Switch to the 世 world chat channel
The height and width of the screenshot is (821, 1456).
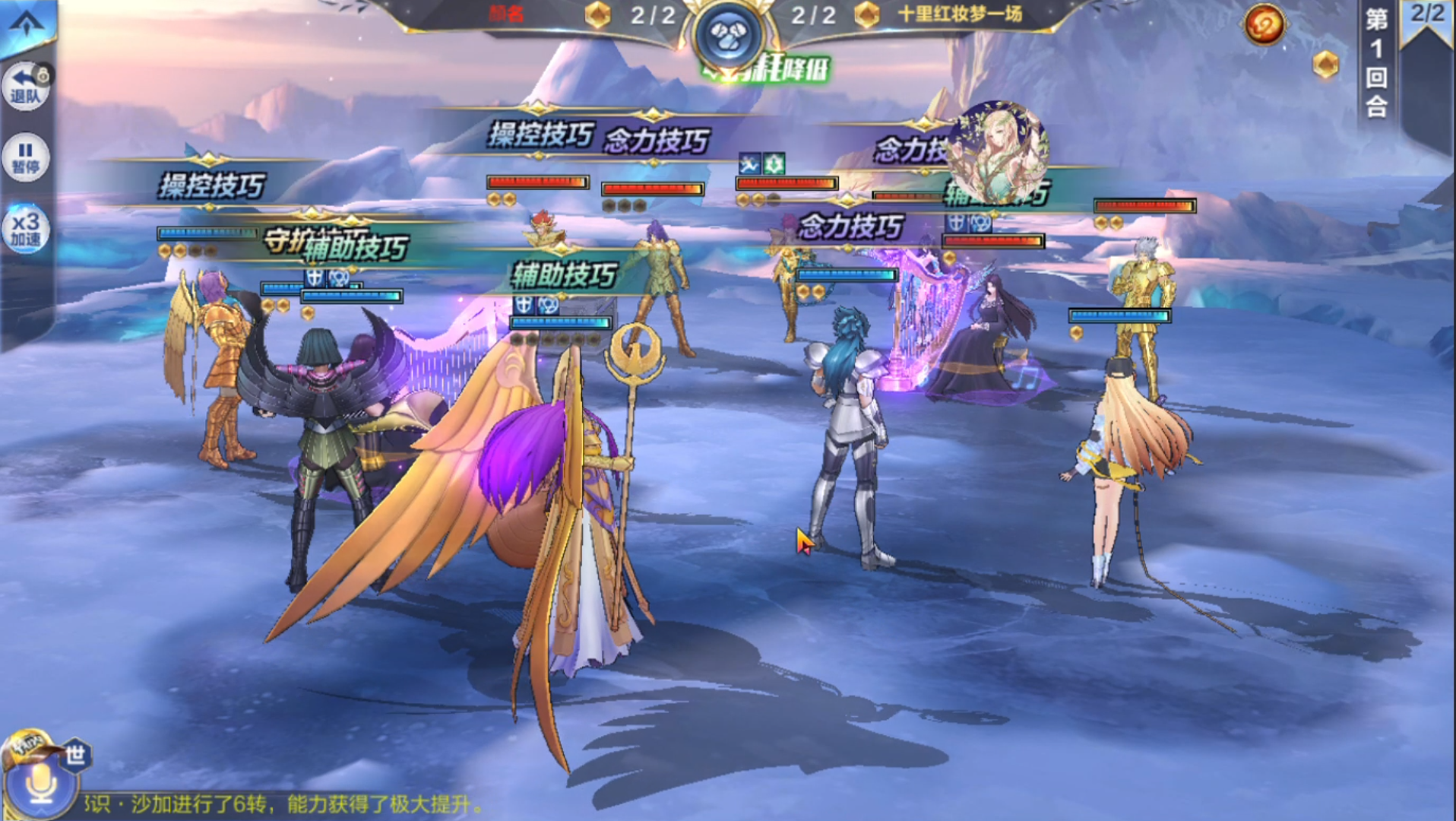pos(75,755)
